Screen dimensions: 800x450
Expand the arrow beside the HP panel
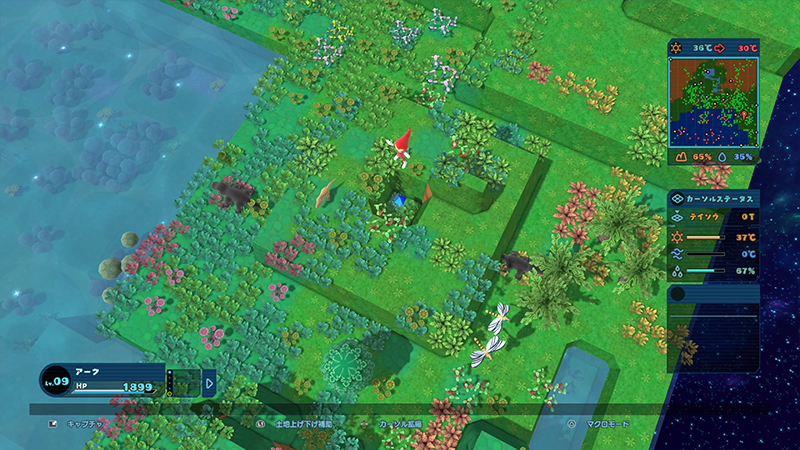pos(210,381)
